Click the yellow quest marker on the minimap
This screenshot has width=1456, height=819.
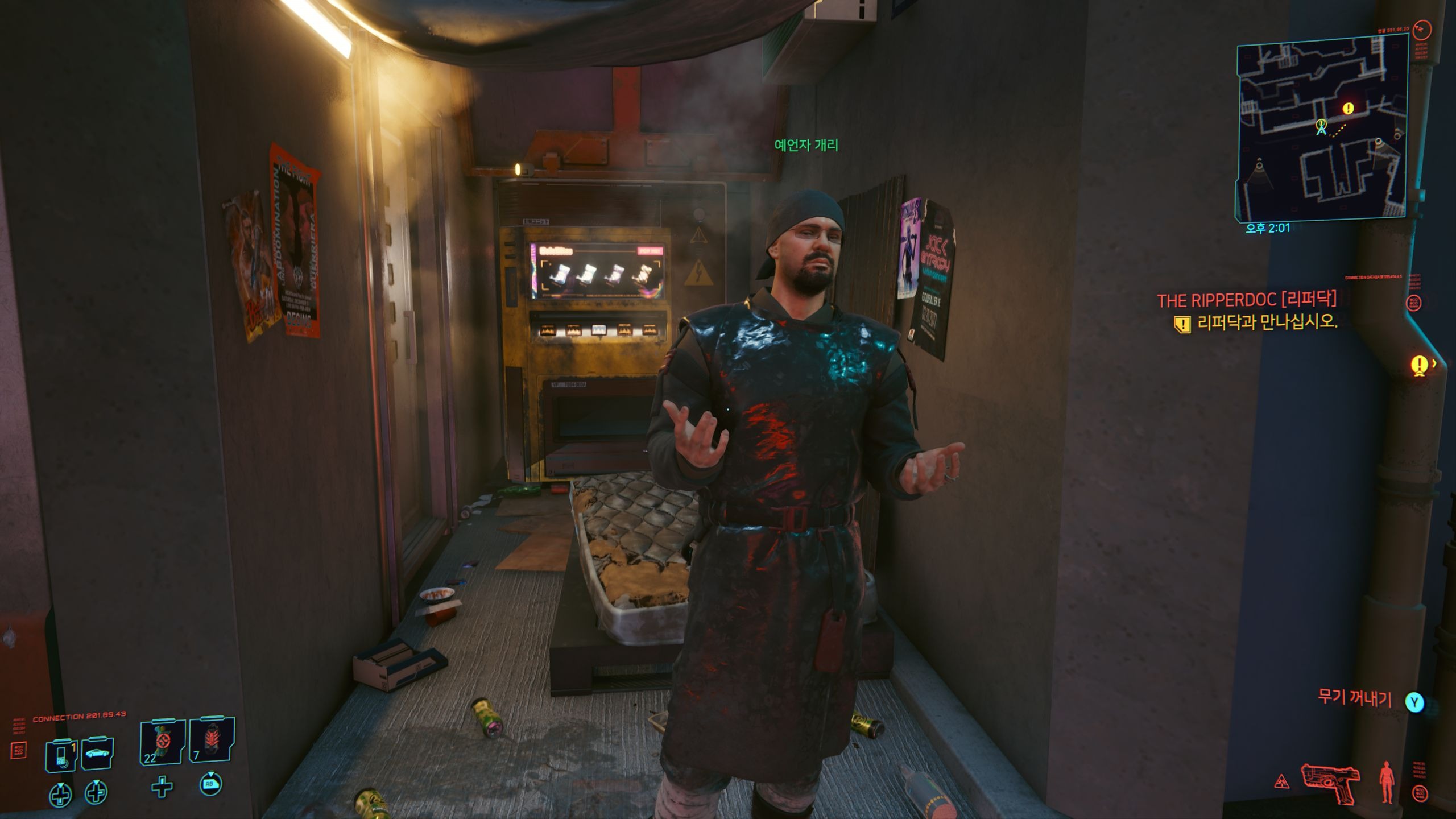click(x=1348, y=108)
